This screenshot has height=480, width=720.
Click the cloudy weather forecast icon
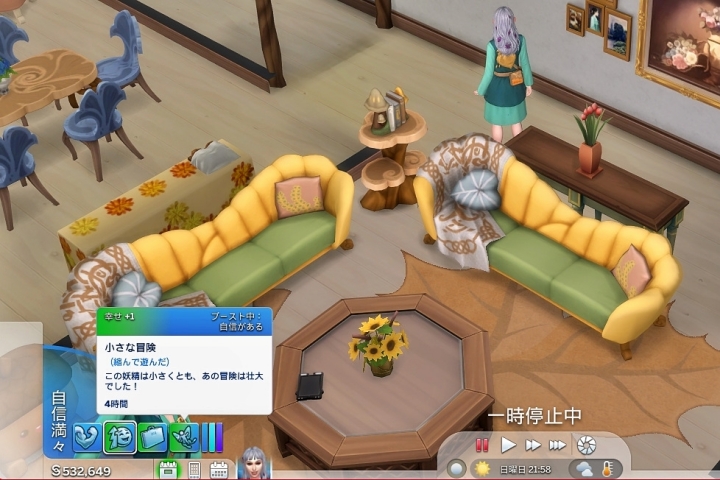click(x=582, y=468)
